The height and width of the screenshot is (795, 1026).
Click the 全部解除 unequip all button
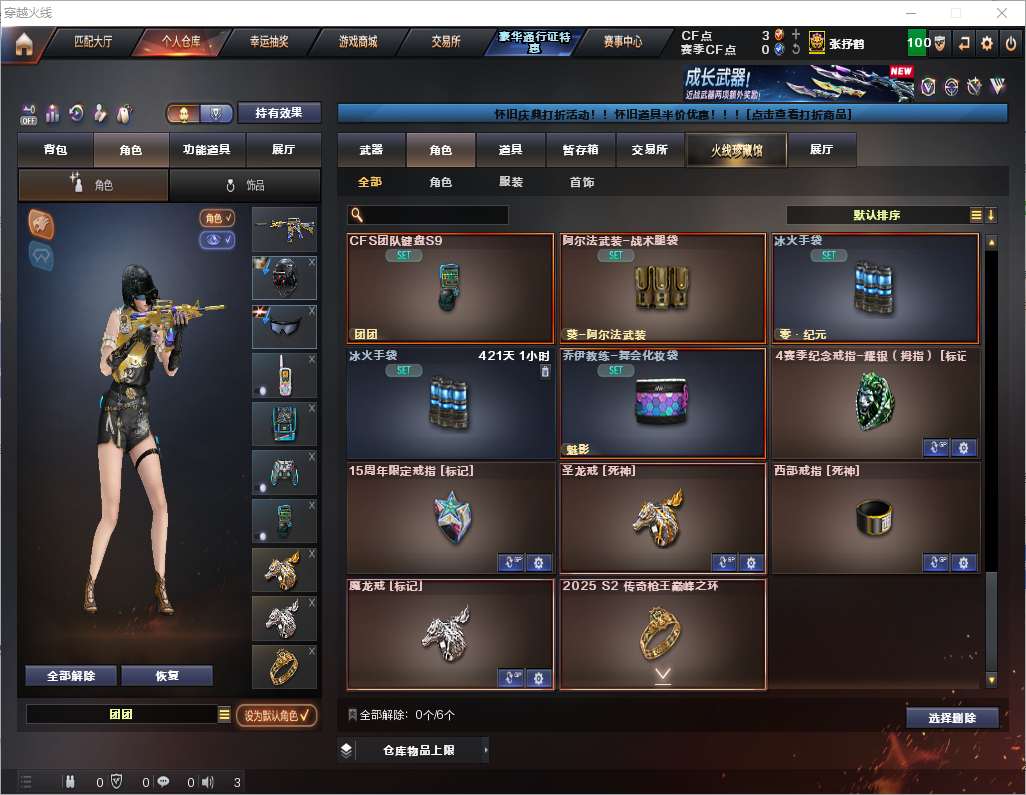pyautogui.click(x=71, y=676)
